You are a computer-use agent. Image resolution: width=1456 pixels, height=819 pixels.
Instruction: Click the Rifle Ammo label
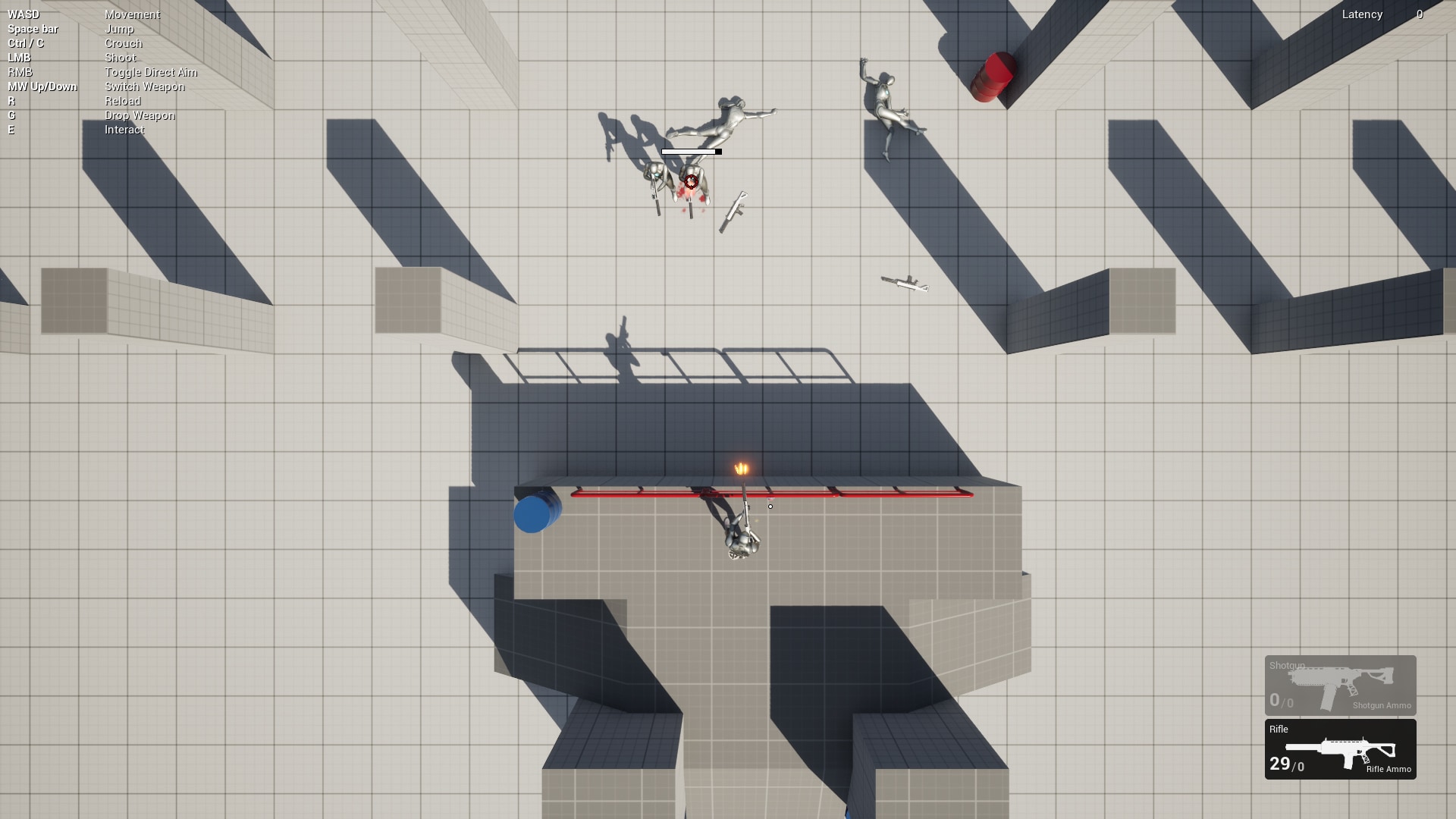click(1390, 769)
